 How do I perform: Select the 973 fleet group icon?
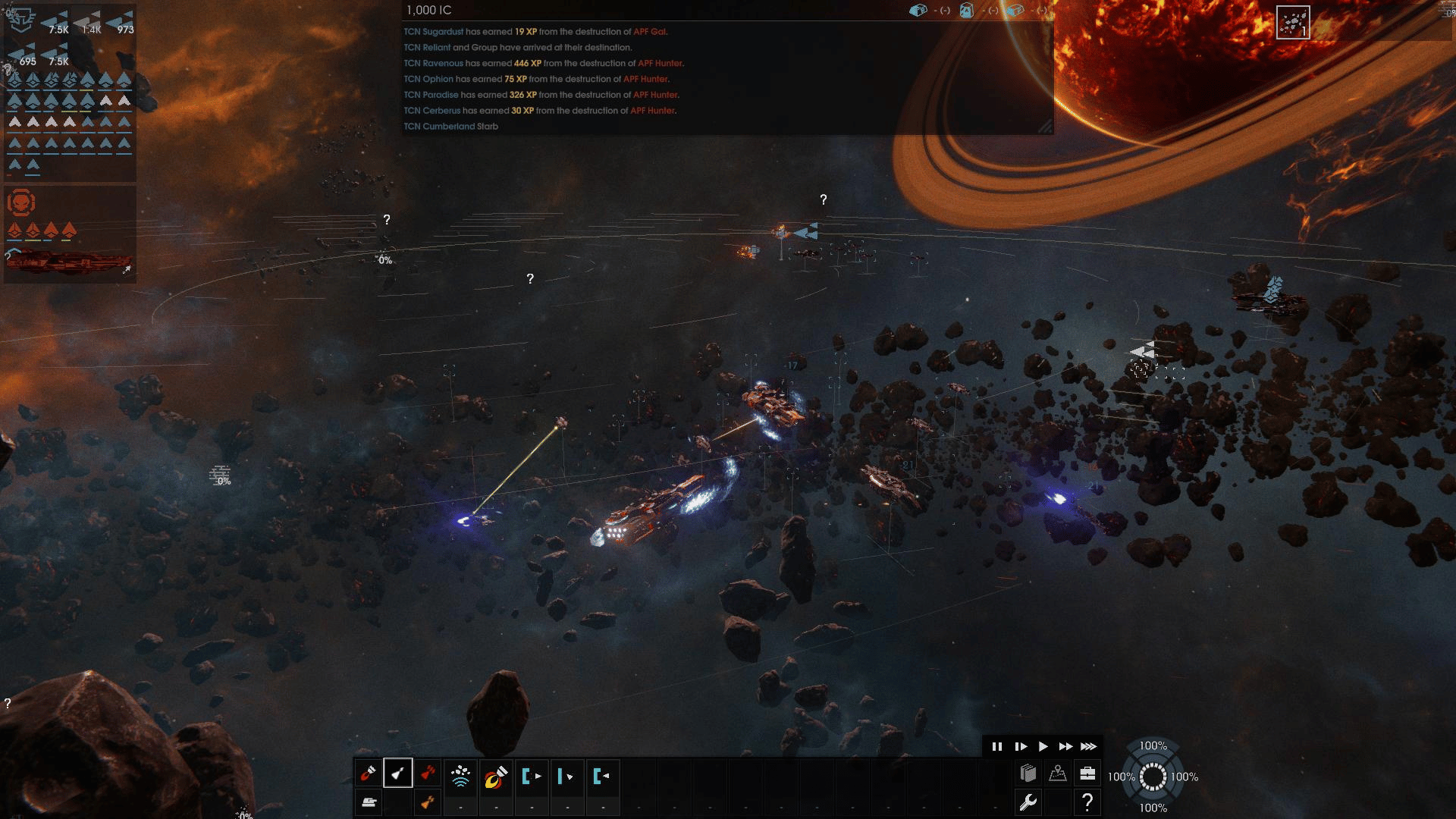tap(122, 23)
